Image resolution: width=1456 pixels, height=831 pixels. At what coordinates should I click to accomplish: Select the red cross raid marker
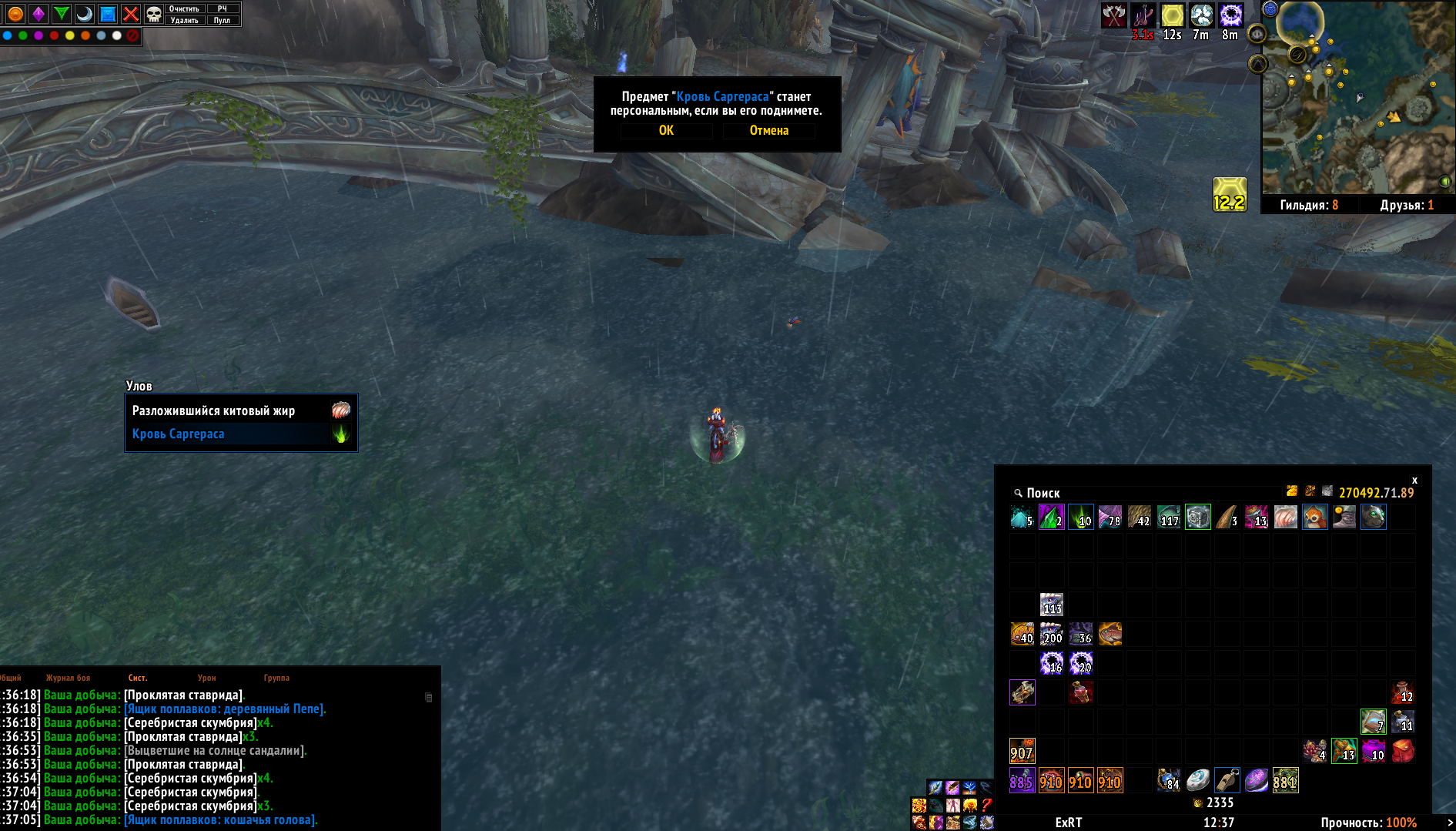click(x=131, y=14)
